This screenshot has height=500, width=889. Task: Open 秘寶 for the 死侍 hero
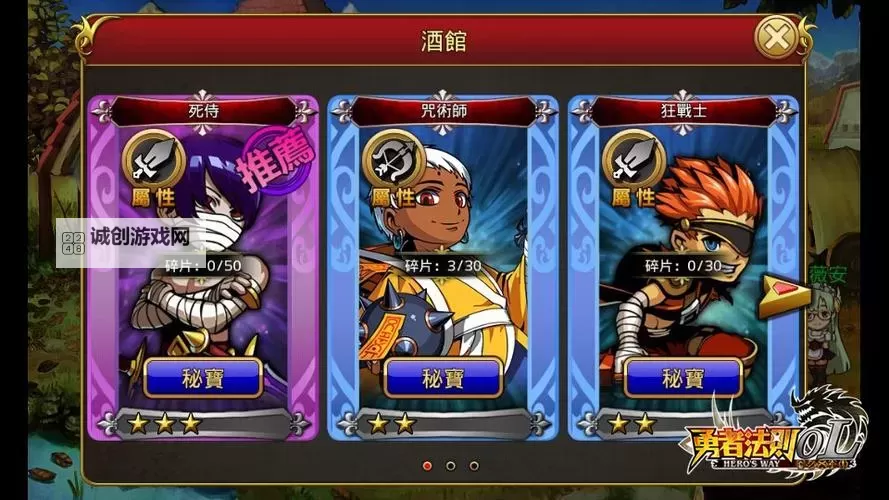[x=203, y=379]
